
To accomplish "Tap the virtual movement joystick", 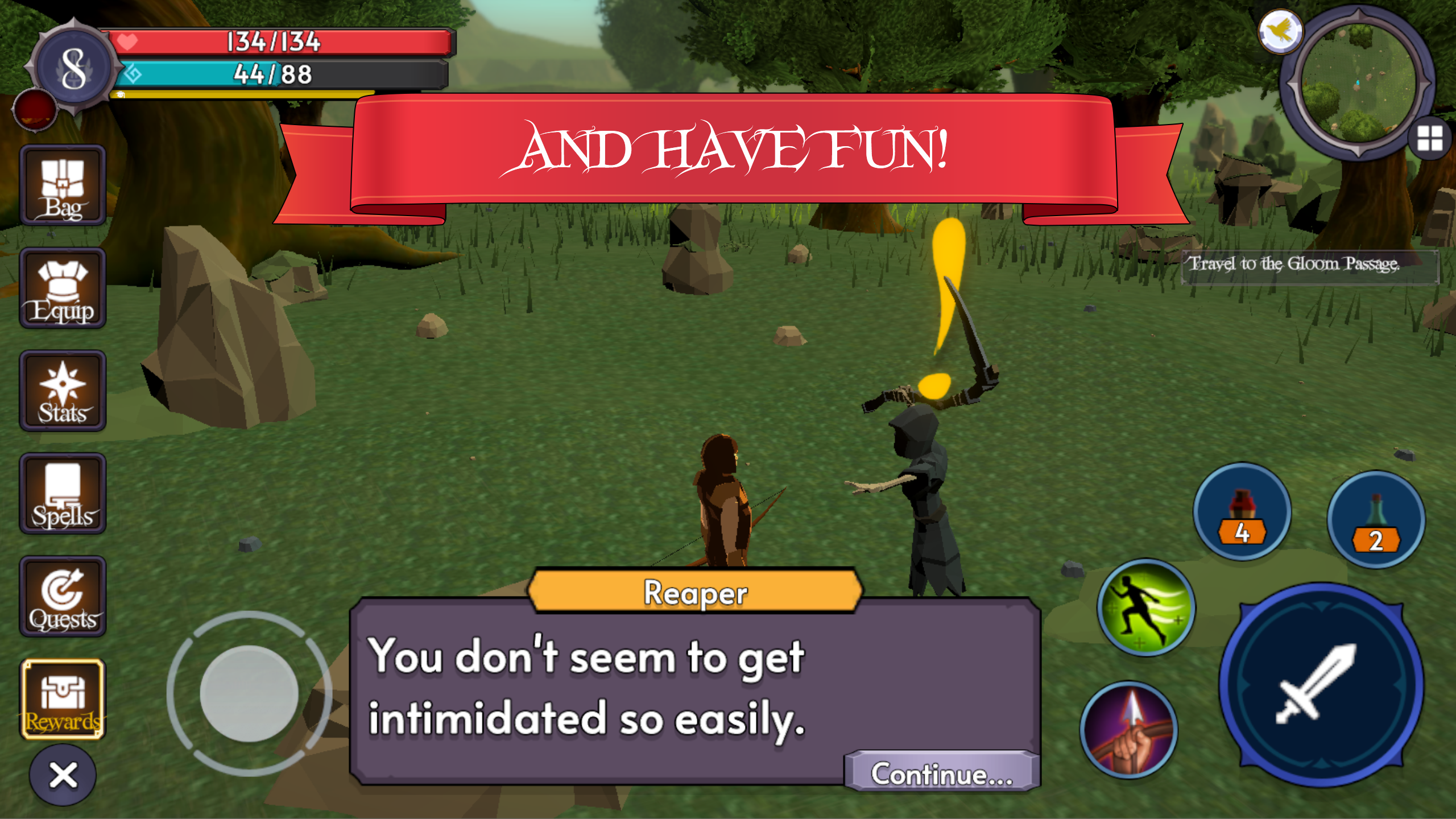I will [x=247, y=695].
